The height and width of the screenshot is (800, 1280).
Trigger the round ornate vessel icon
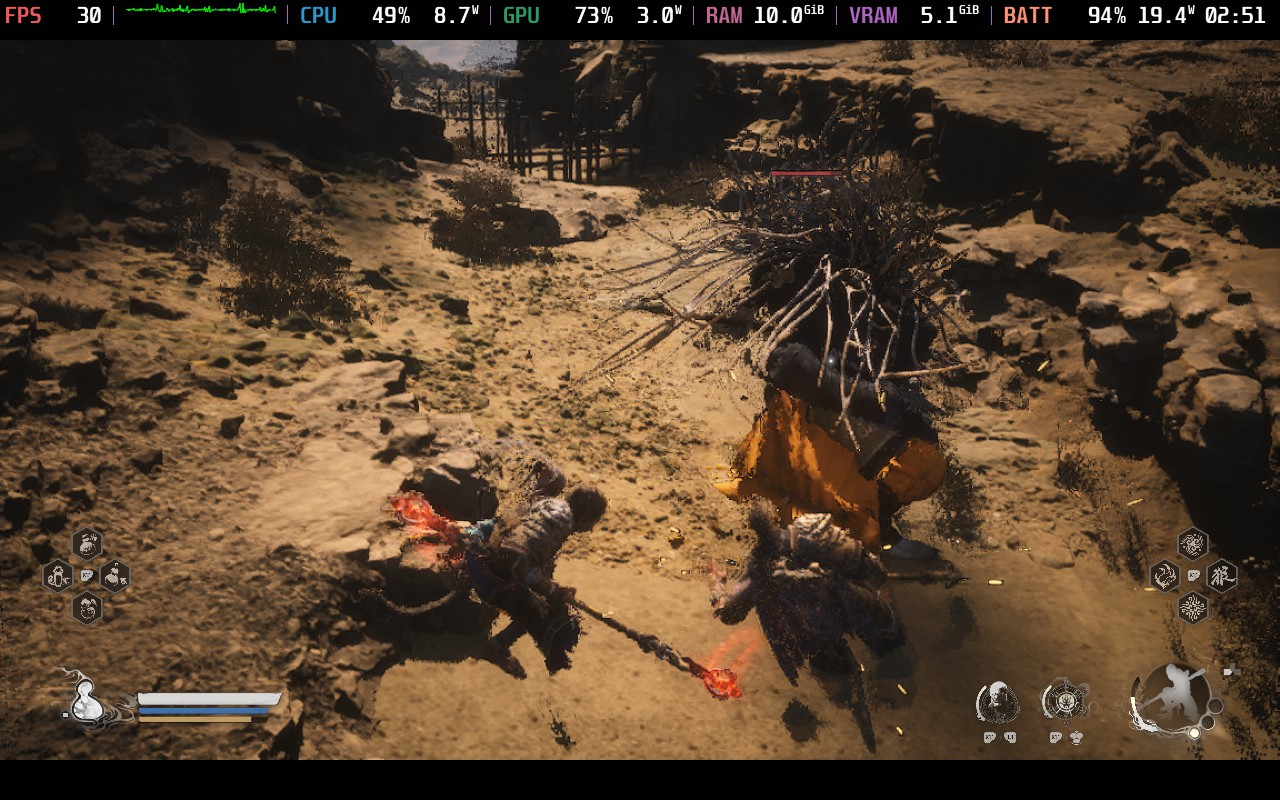1063,701
